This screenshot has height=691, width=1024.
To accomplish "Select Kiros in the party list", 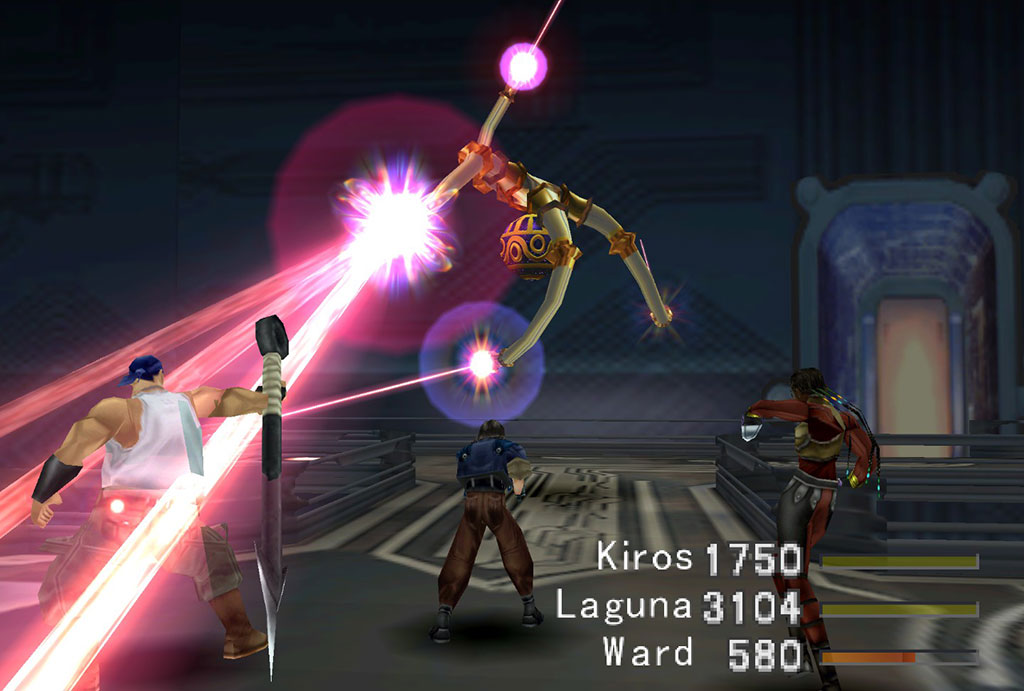I will (644, 557).
